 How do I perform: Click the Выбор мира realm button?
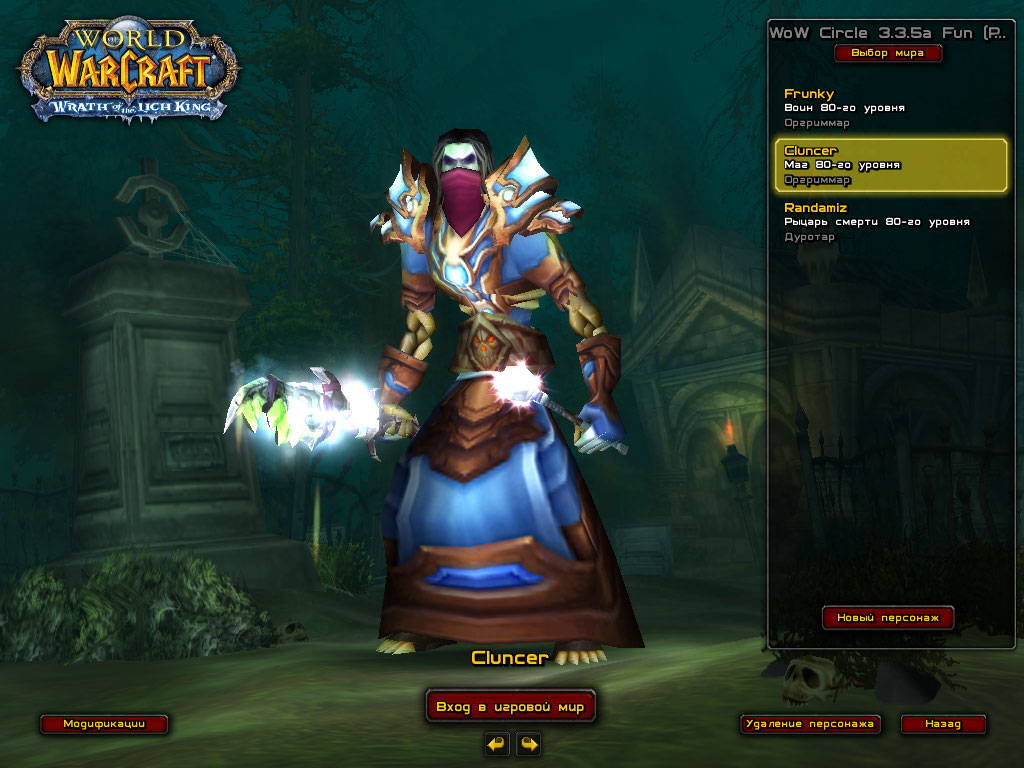point(888,53)
